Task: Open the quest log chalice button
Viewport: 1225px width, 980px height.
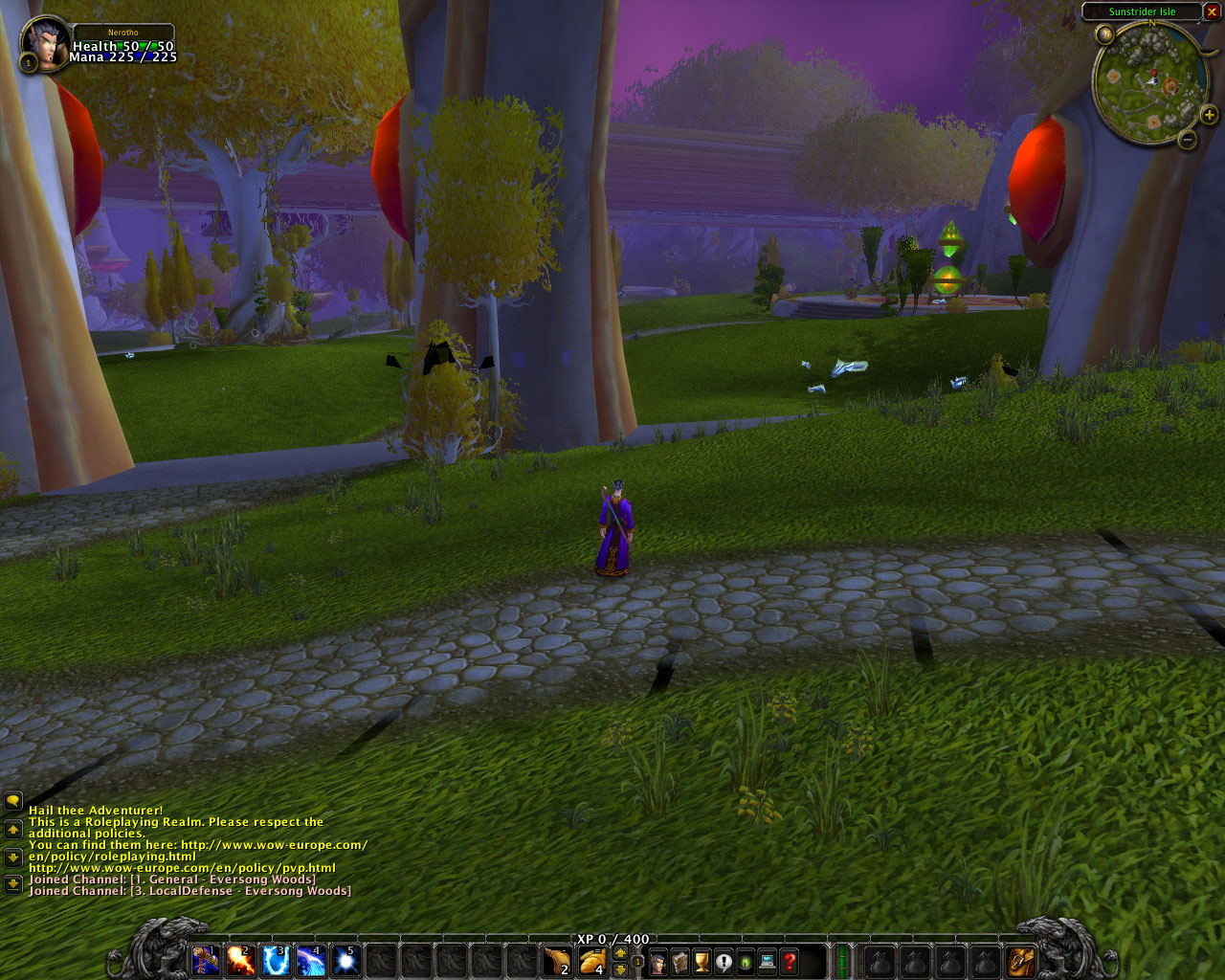Action: (702, 961)
